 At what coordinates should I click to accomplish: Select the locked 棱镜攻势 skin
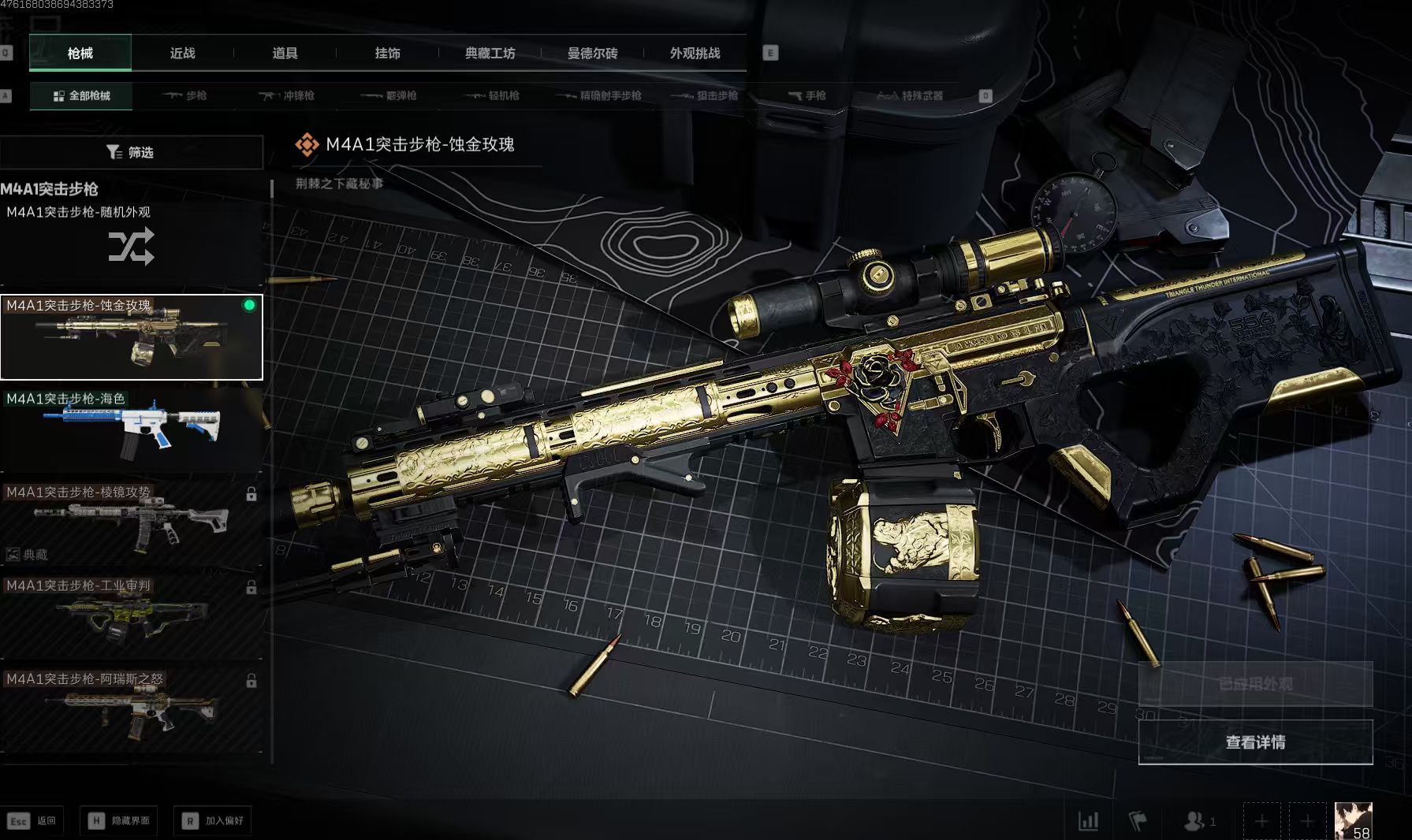point(131,523)
